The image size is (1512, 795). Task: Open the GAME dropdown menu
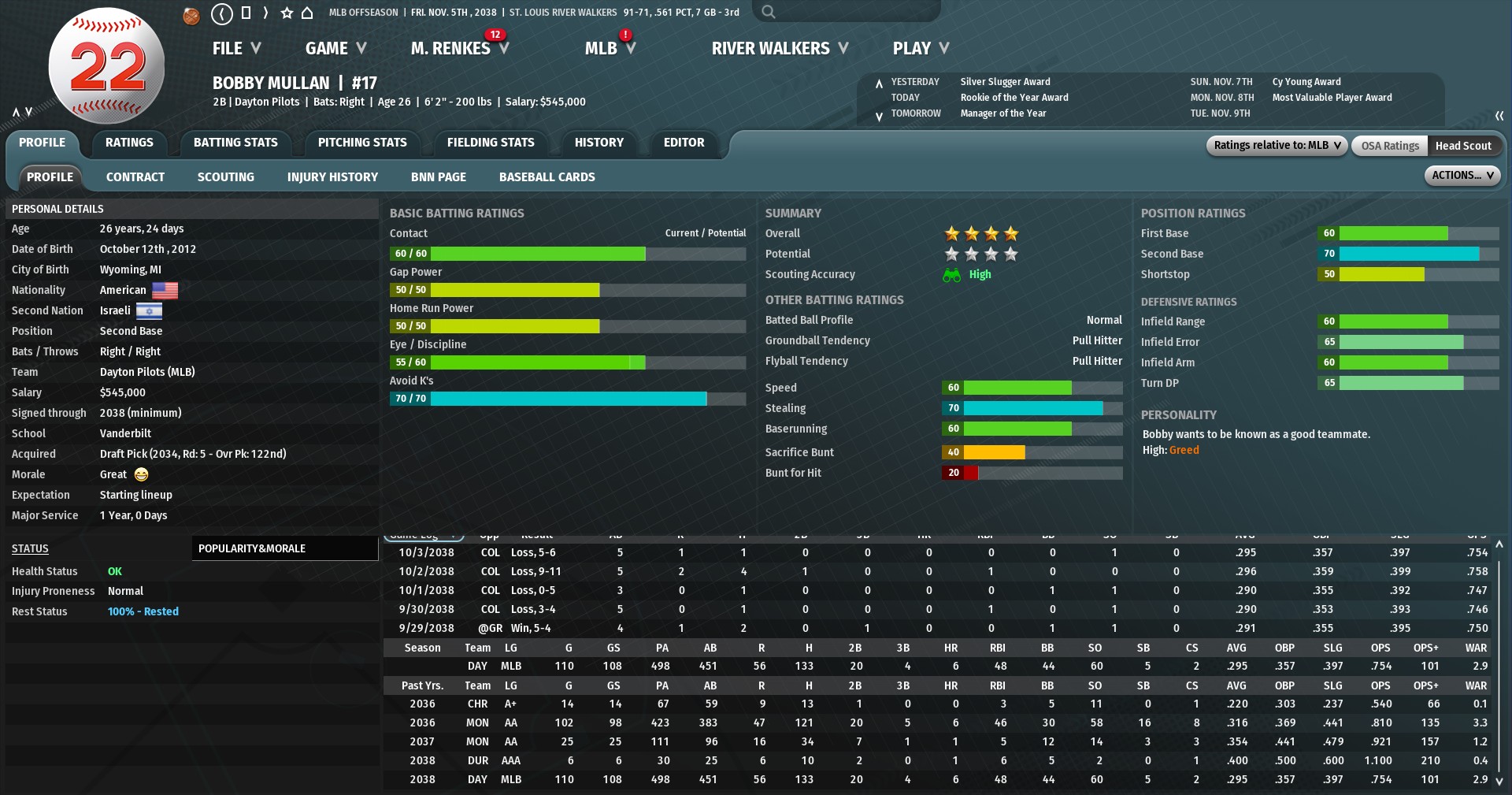pyautogui.click(x=335, y=49)
